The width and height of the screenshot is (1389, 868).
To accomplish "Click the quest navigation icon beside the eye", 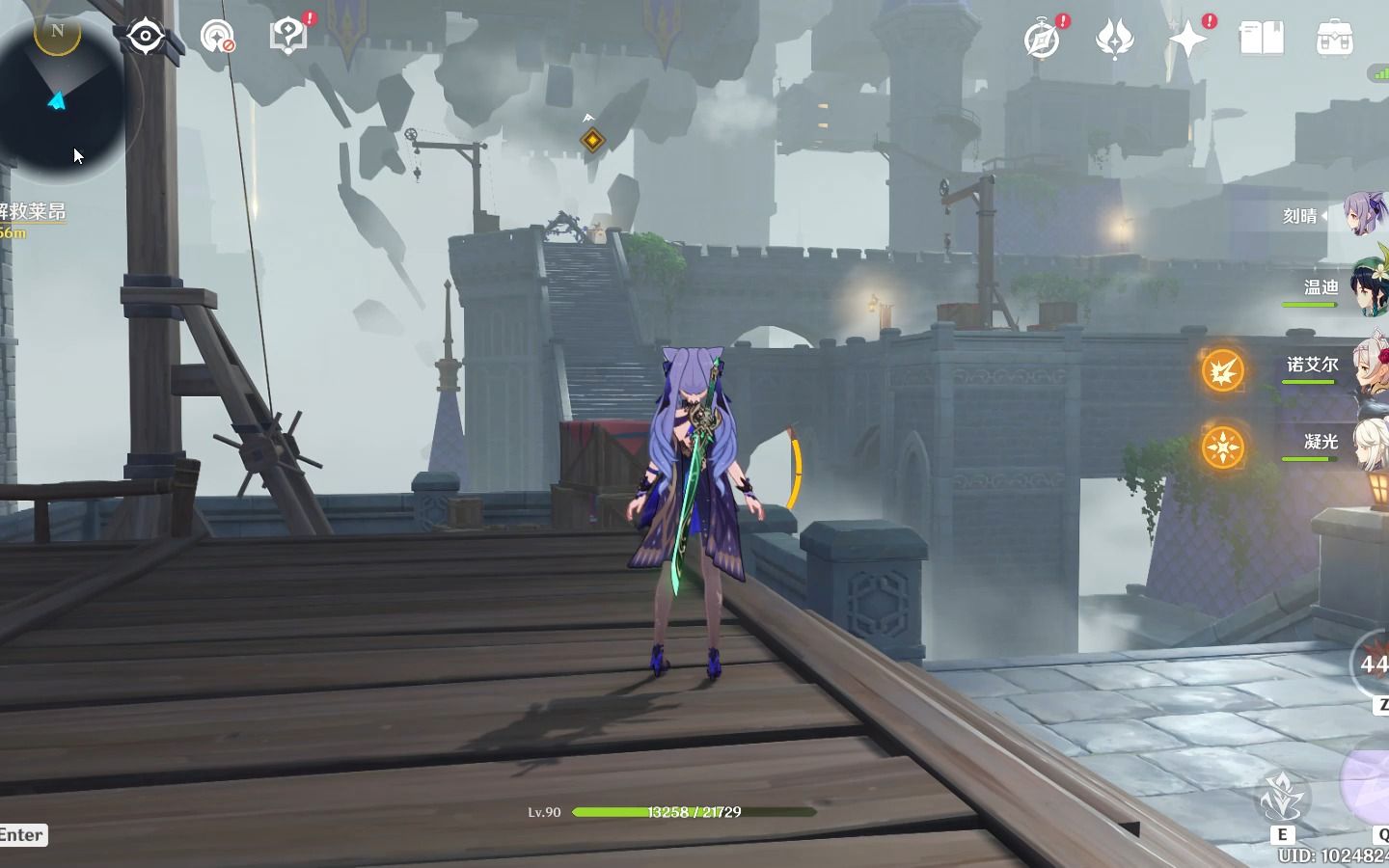I will pos(217,38).
